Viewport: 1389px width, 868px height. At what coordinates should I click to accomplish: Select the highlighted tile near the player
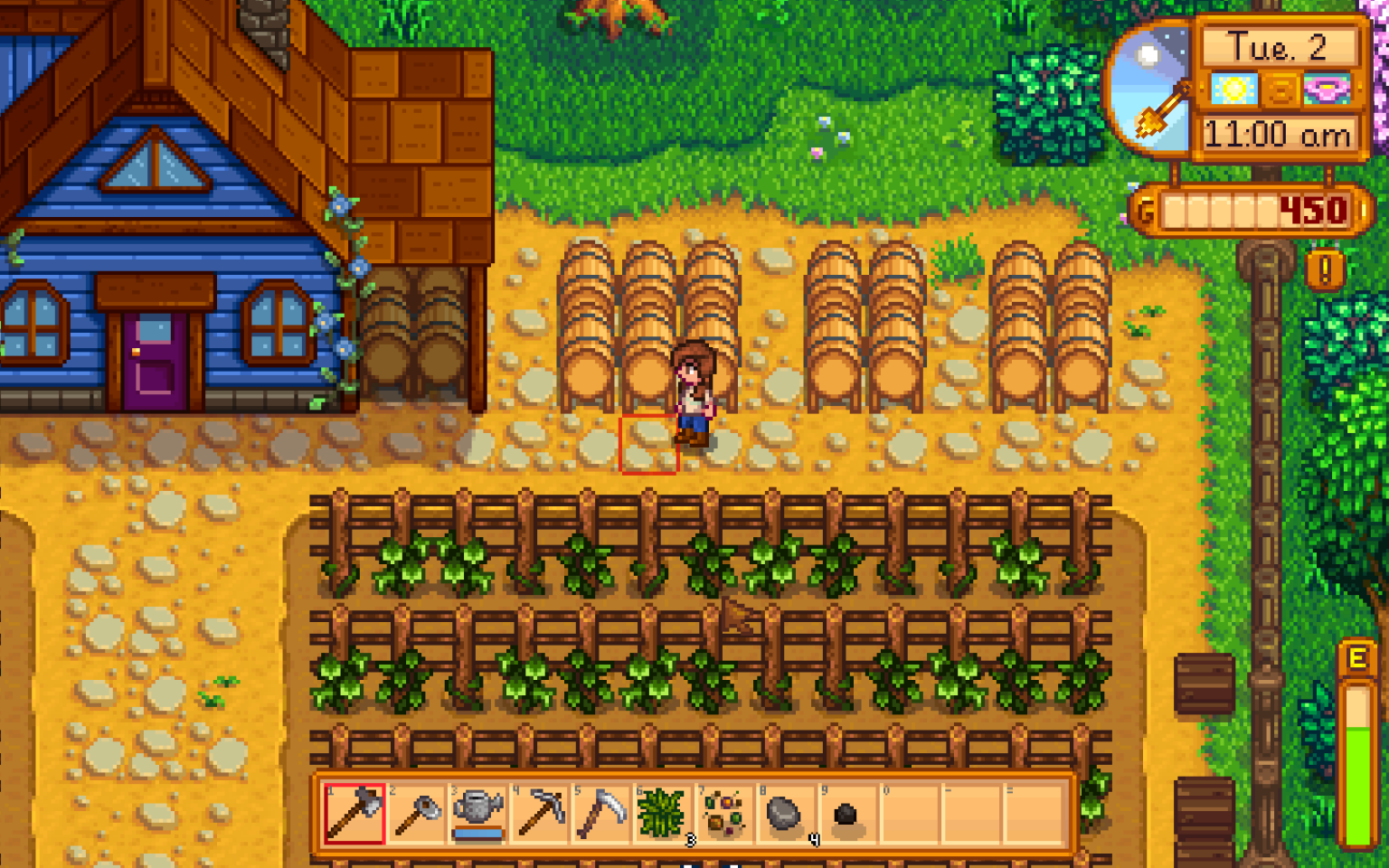(647, 445)
